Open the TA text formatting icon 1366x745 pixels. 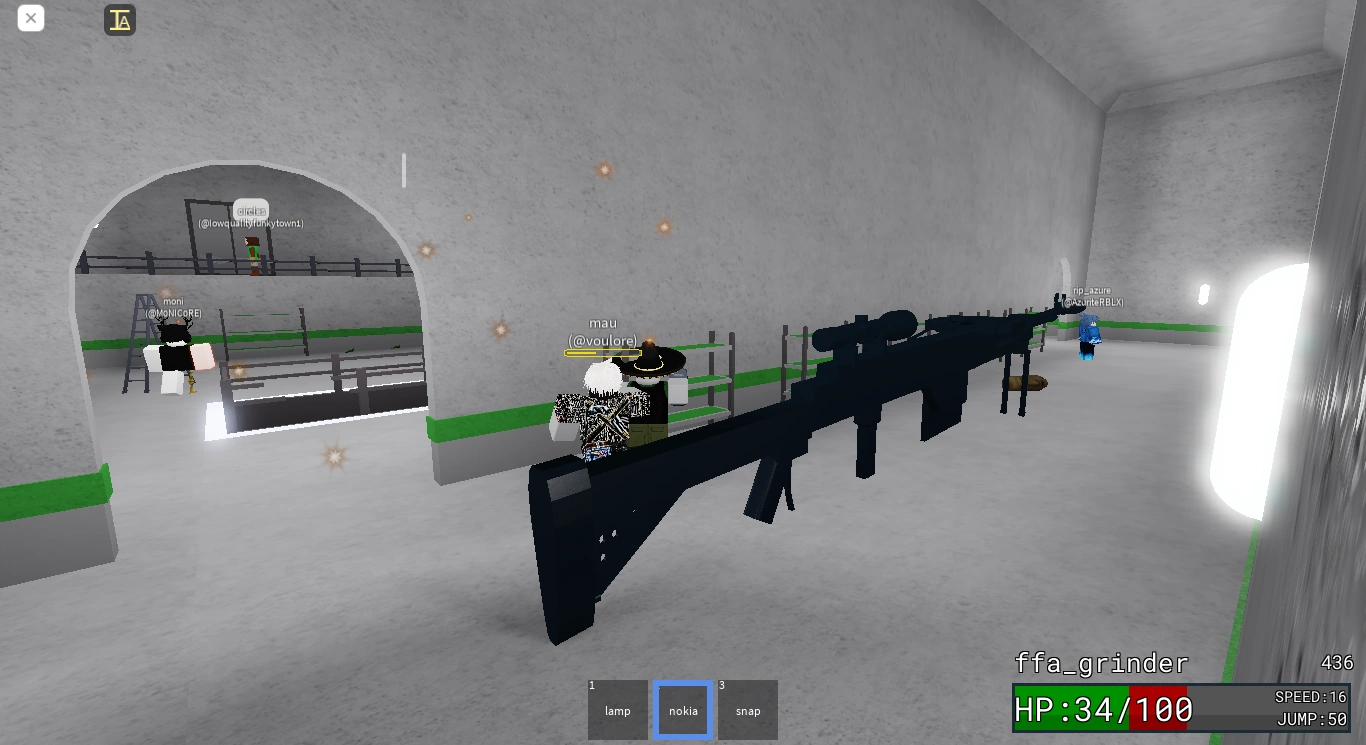pos(119,19)
